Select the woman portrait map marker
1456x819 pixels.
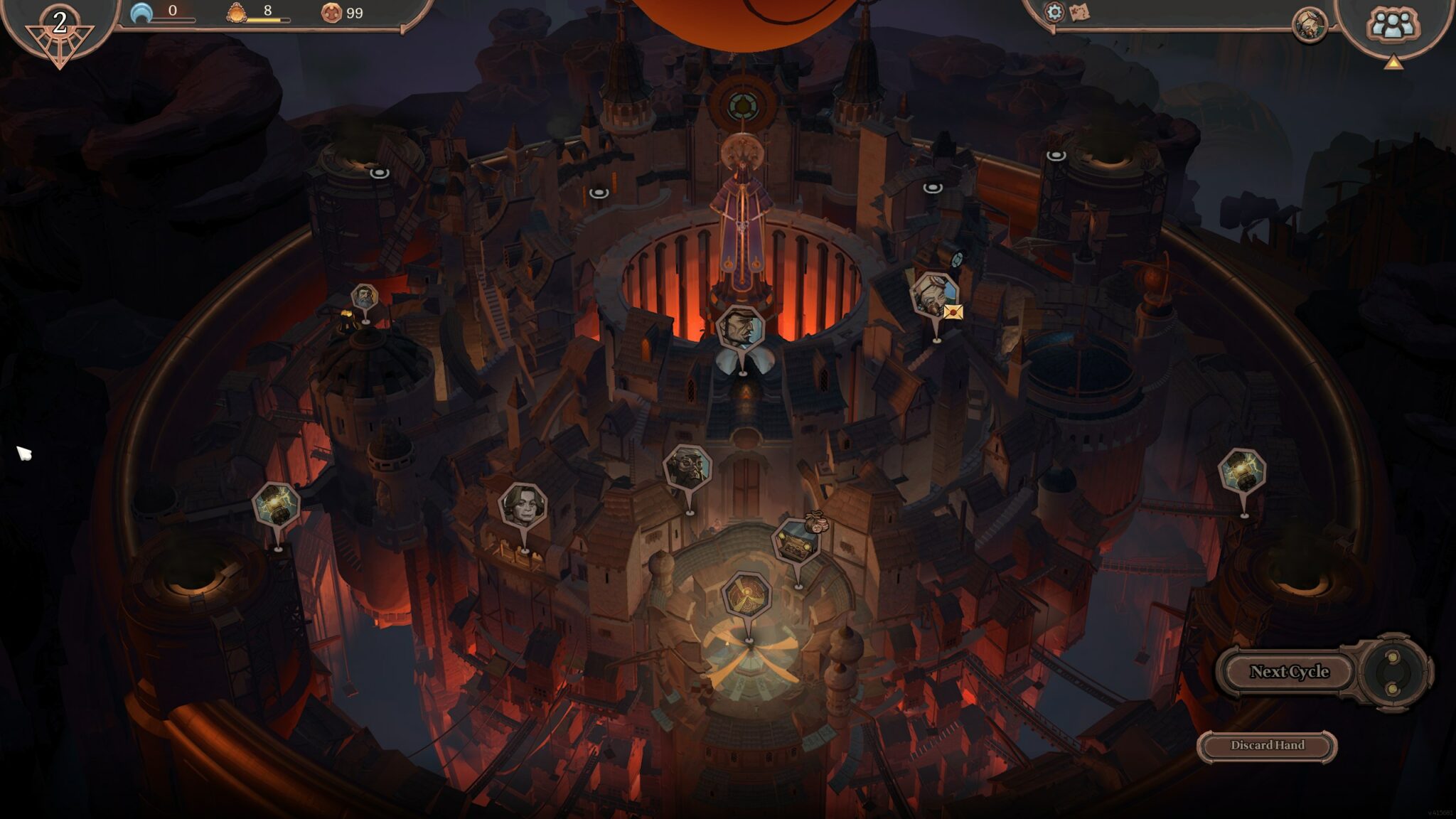click(523, 505)
